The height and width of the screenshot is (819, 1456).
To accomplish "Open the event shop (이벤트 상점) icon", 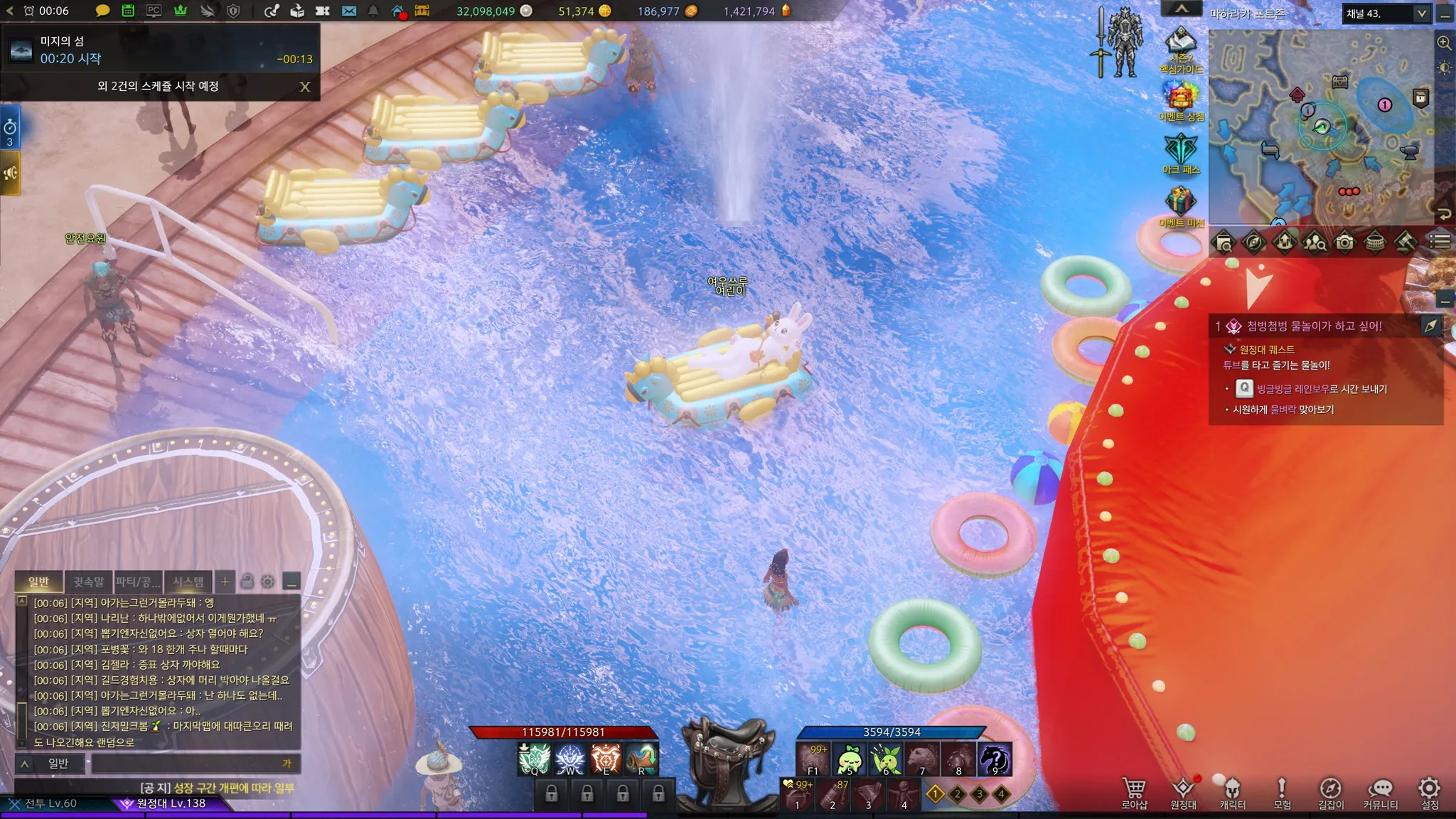I will [x=1181, y=97].
